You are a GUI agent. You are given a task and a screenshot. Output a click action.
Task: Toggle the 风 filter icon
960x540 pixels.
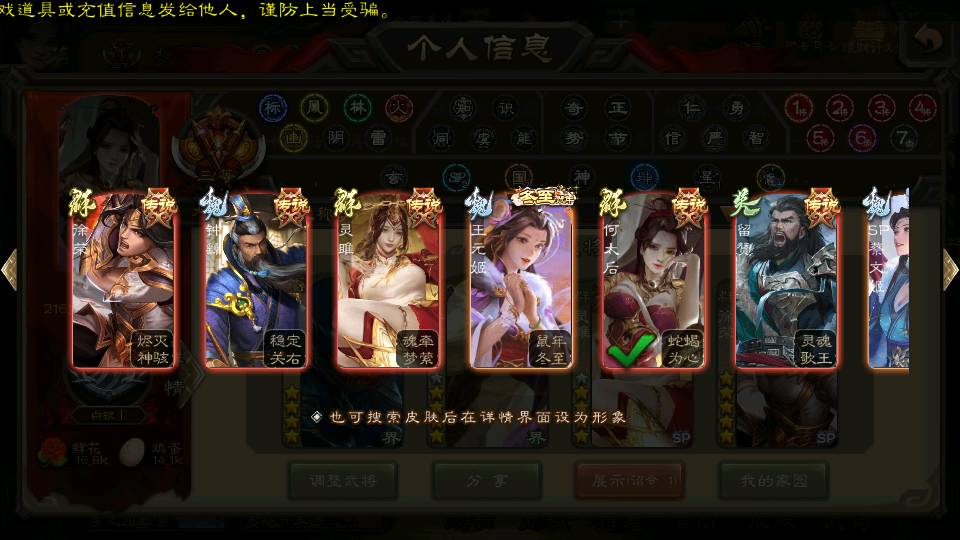(x=315, y=107)
